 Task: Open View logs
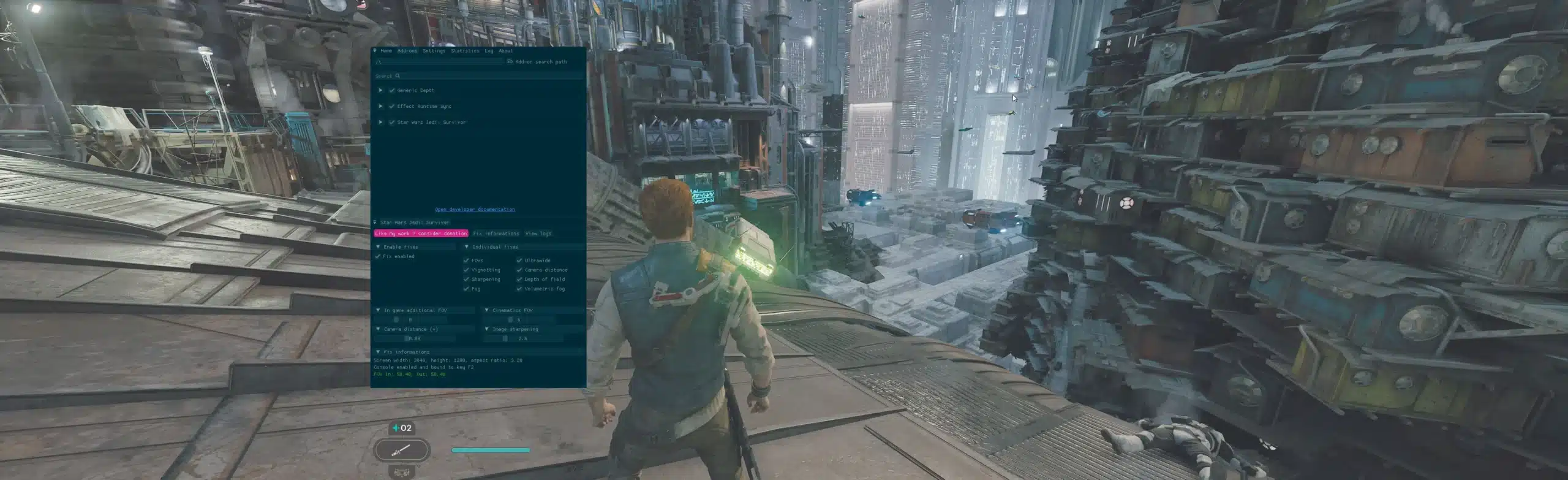(x=538, y=234)
